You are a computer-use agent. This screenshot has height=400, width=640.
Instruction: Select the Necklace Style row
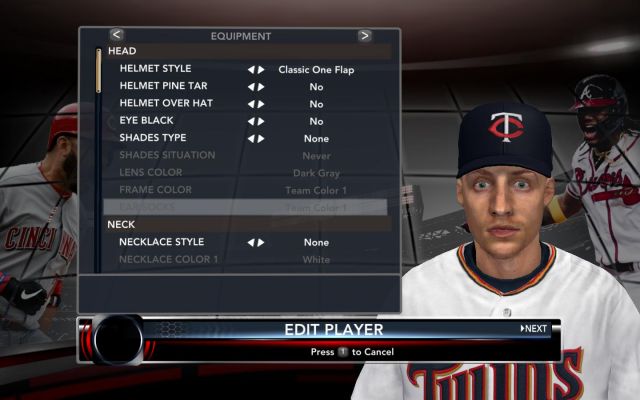click(161, 242)
